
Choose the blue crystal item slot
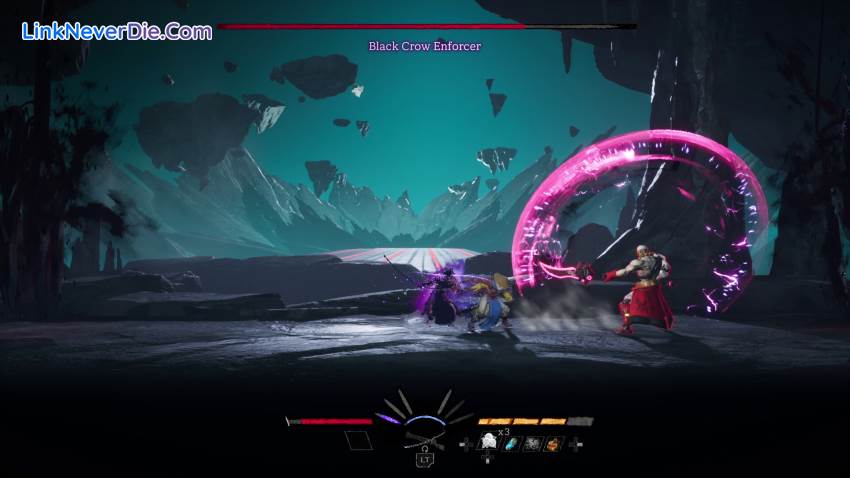click(512, 443)
